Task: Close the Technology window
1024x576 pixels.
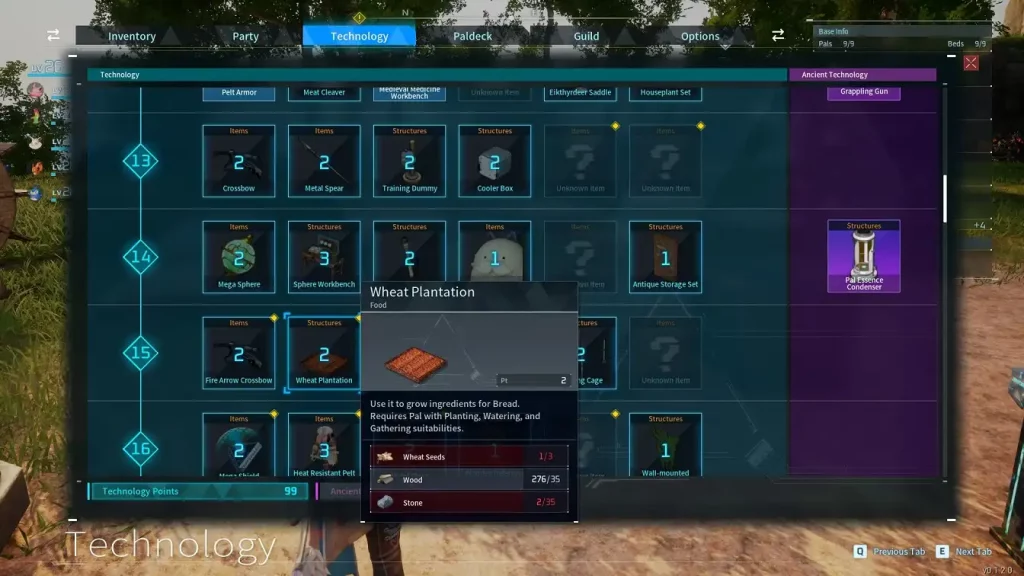Action: point(971,63)
